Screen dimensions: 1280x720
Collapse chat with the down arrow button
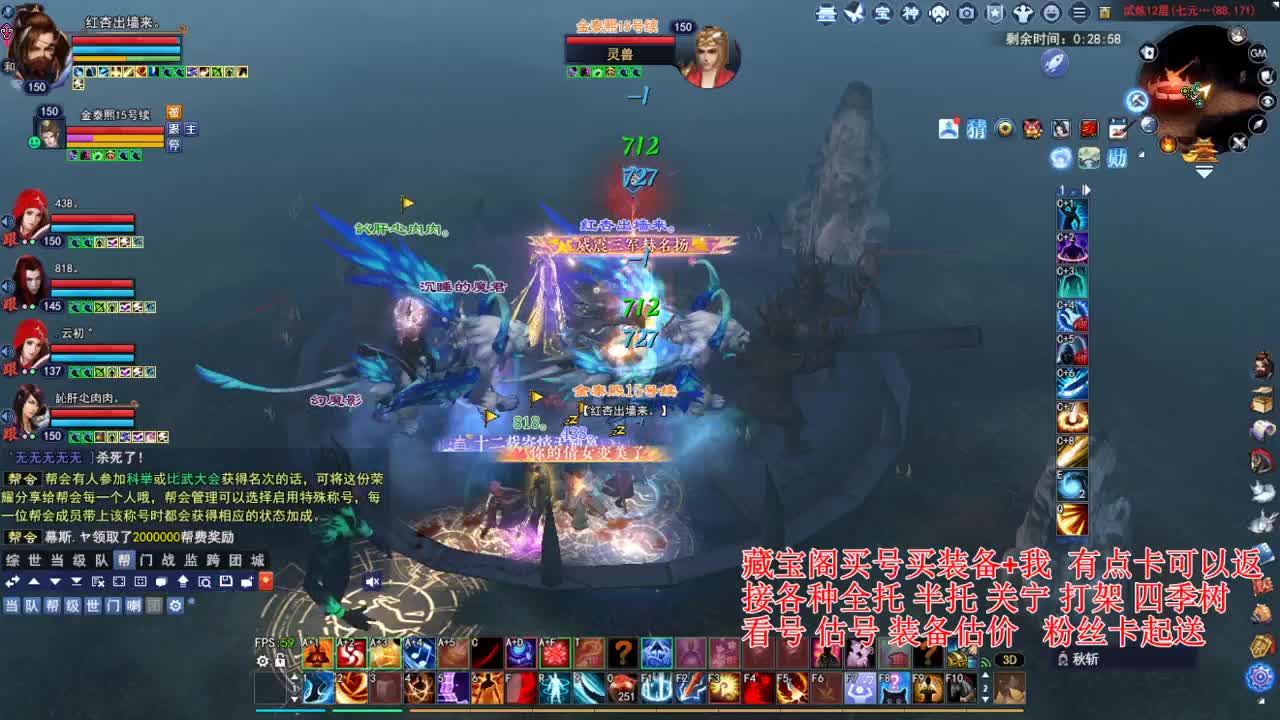coord(55,581)
